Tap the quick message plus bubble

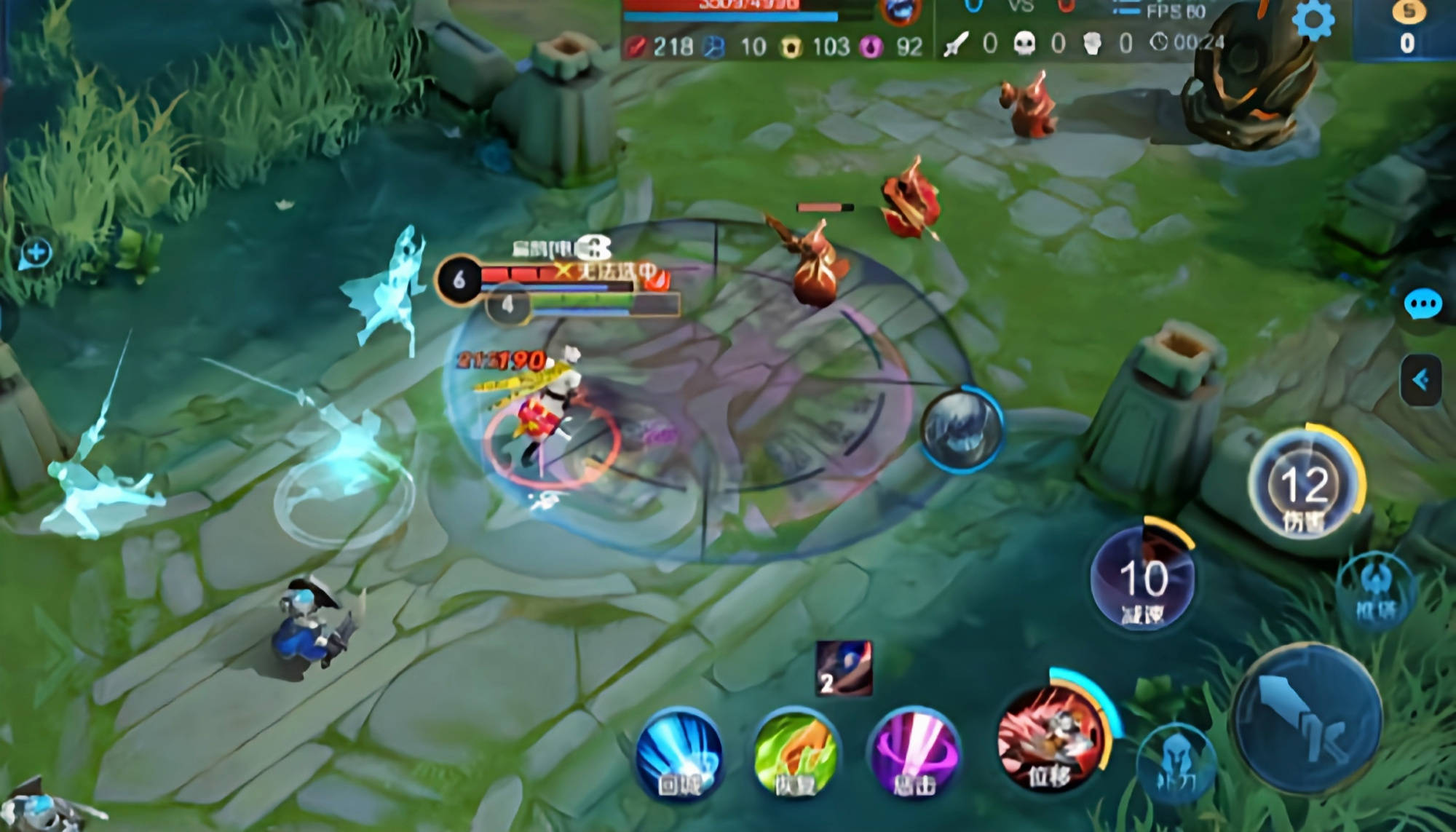(36, 253)
